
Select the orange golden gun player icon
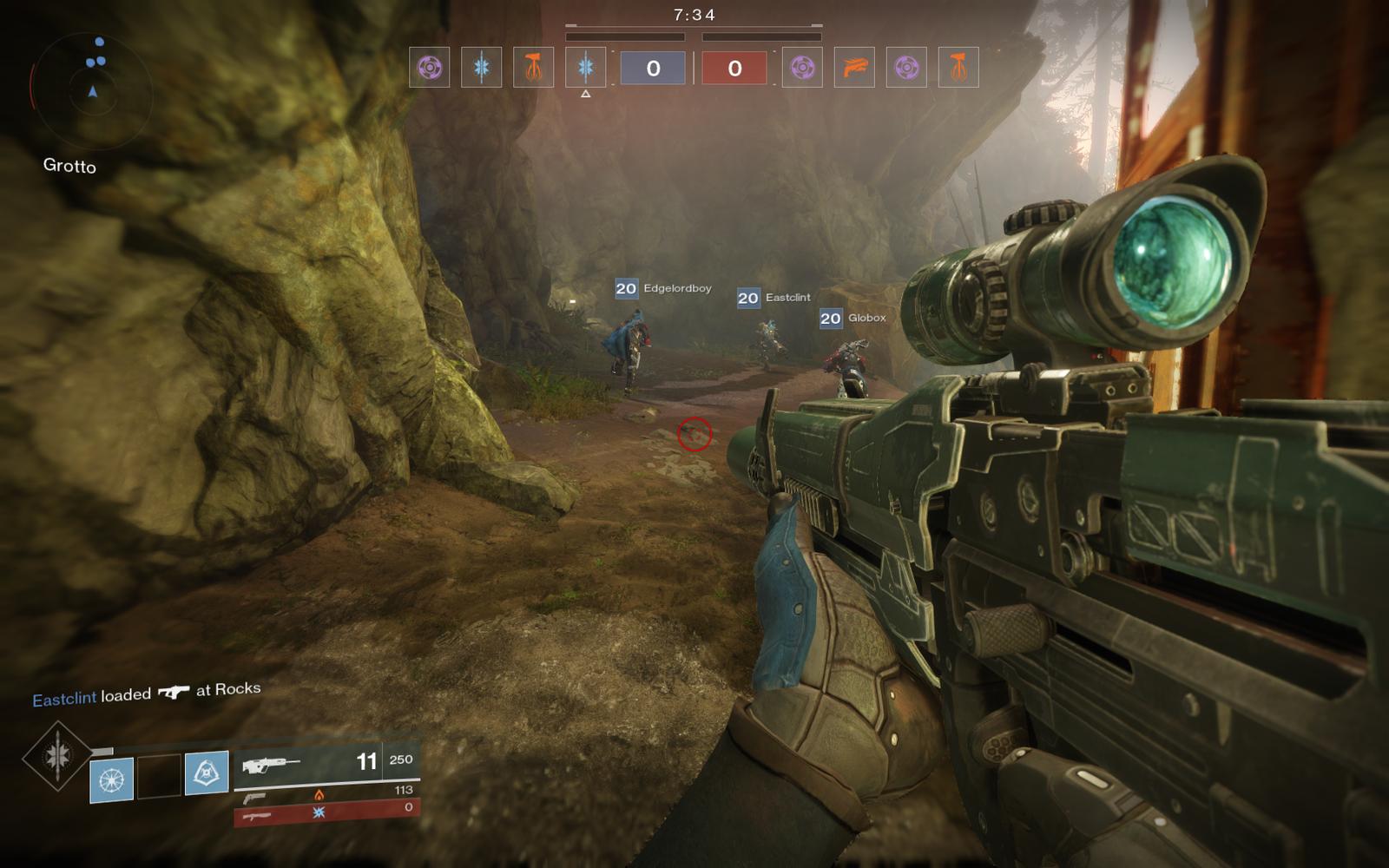point(854,67)
